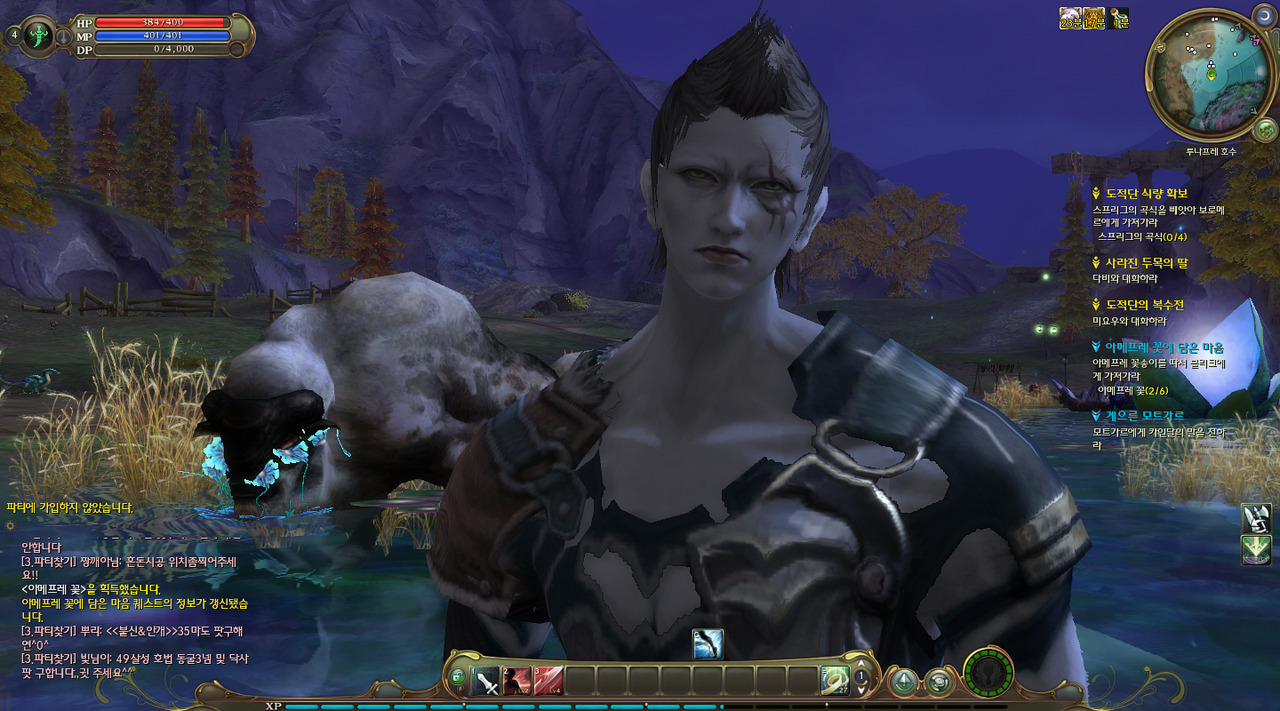
Task: Click the 23분 buff icon
Action: point(1070,18)
